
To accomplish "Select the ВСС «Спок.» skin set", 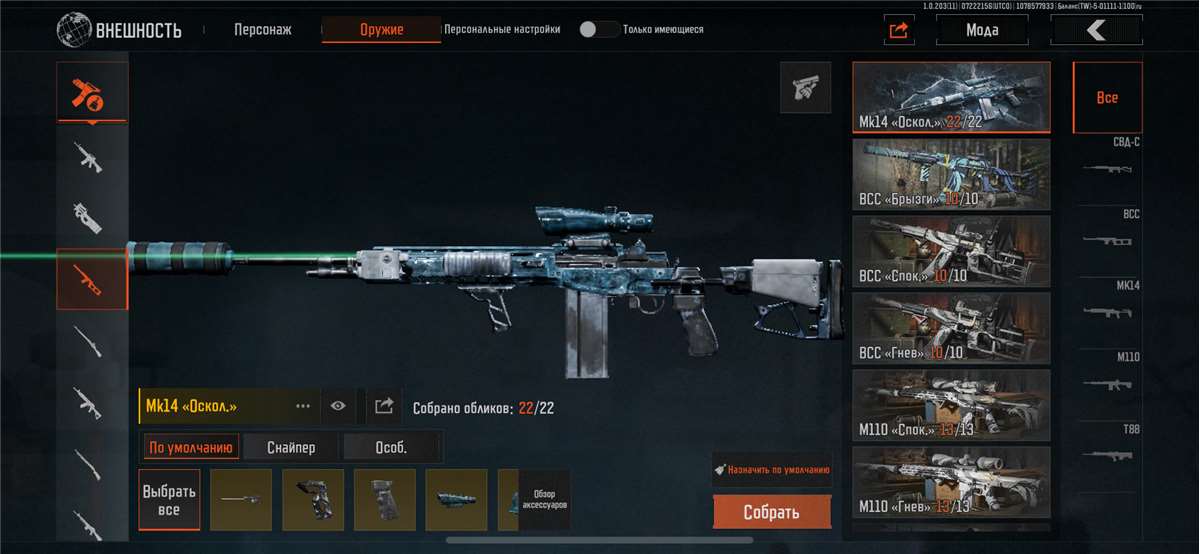I will coord(951,251).
